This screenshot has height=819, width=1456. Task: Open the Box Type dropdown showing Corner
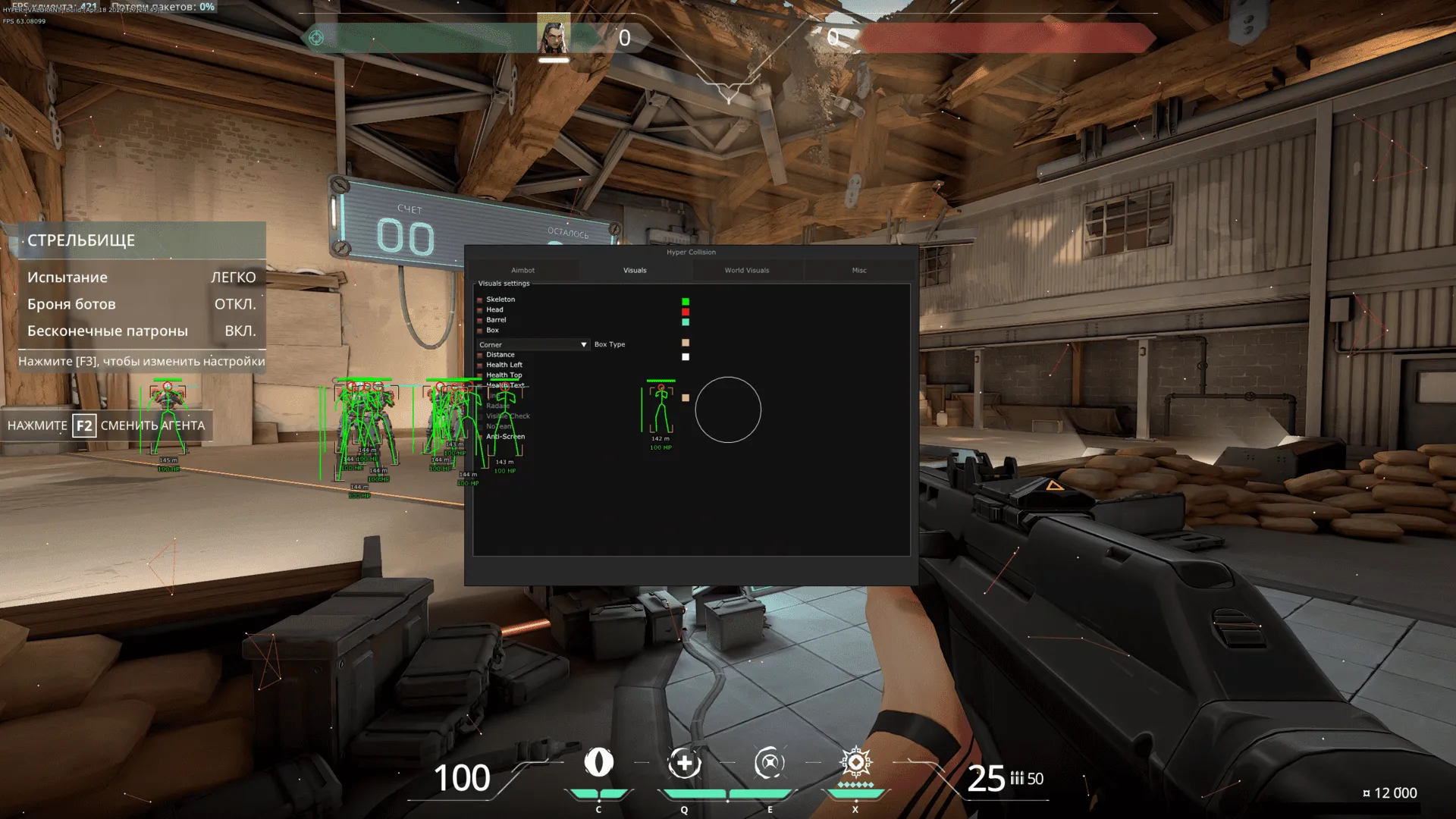tap(583, 344)
